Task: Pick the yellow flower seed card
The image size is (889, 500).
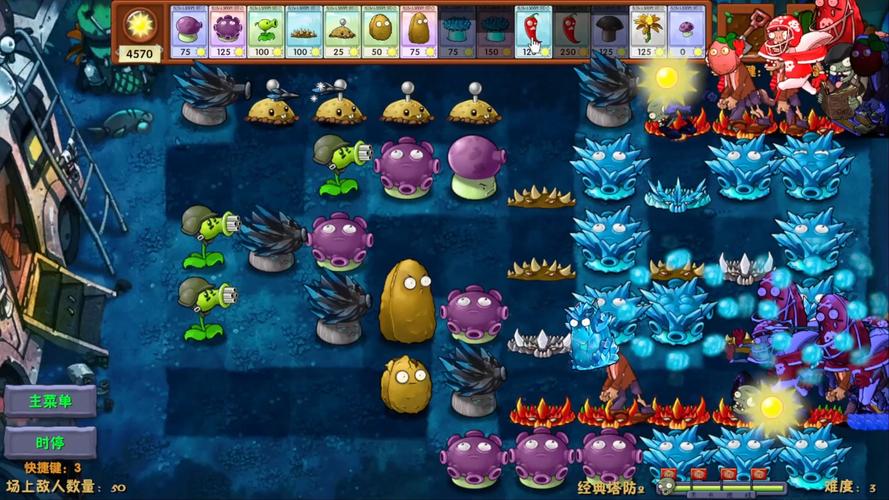Action: coord(647,31)
